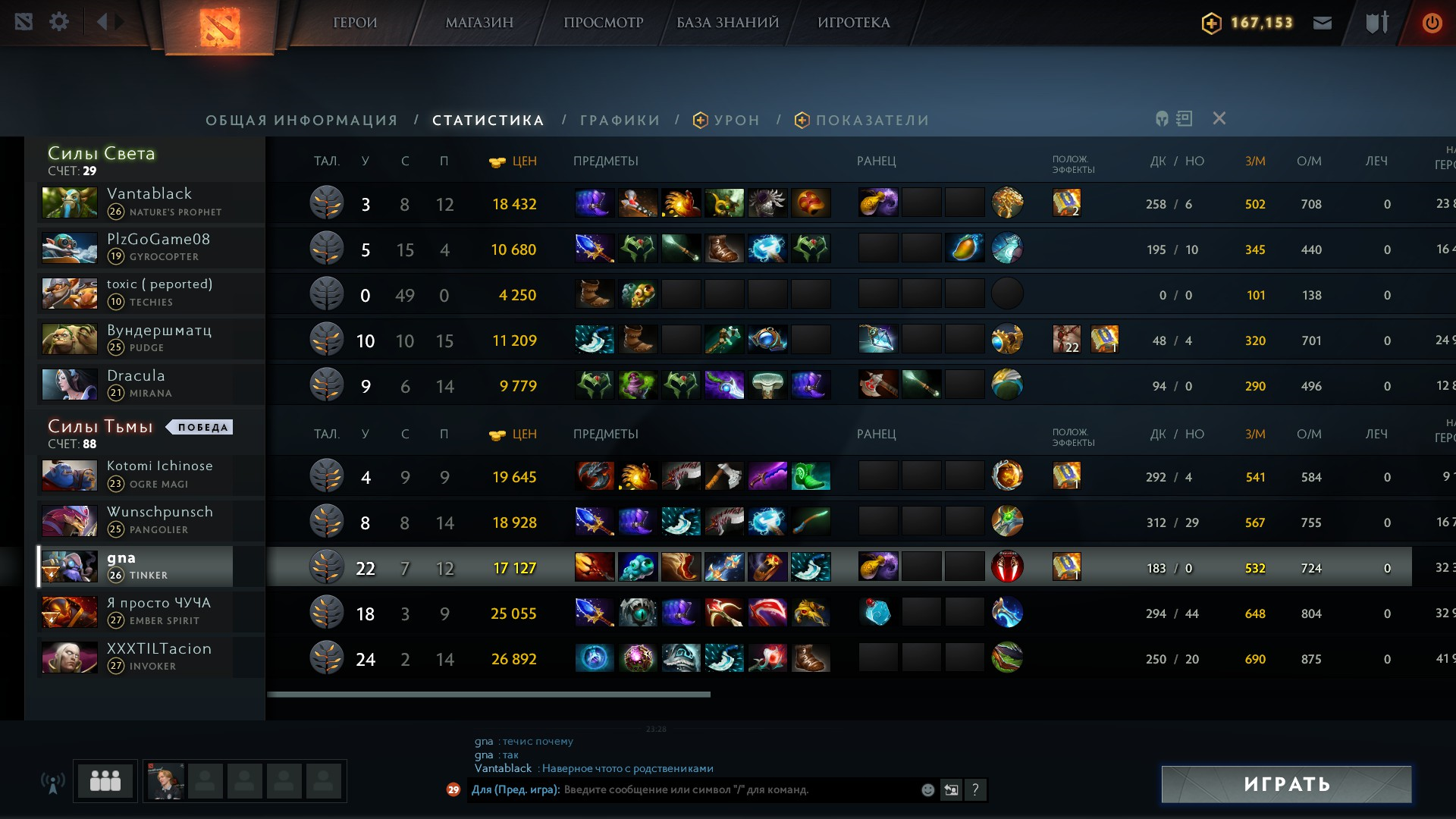
Task: Switch to ОБЩАЯ ИНФОРМАЦИЯ tab
Action: [x=302, y=121]
